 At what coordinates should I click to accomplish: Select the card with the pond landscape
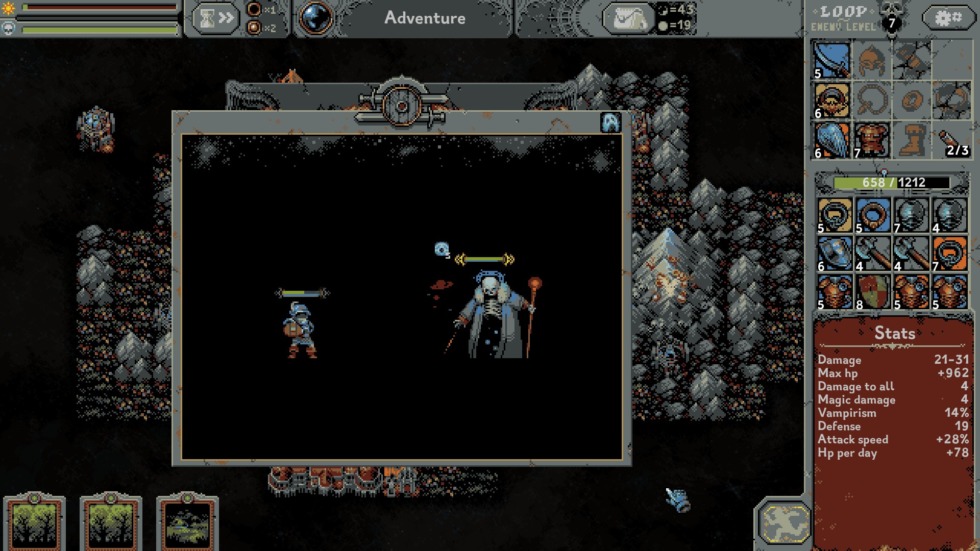[x=187, y=522]
